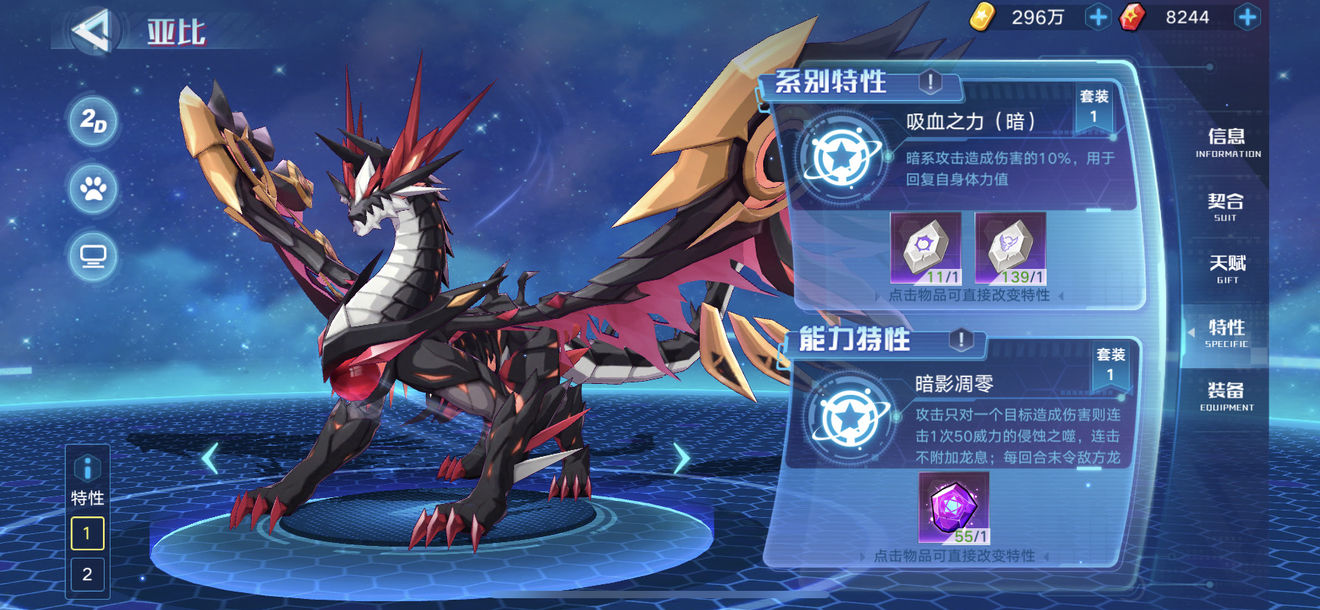This screenshot has height=610, width=1320.
Task: Select trait set 2
Action: pos(87,574)
